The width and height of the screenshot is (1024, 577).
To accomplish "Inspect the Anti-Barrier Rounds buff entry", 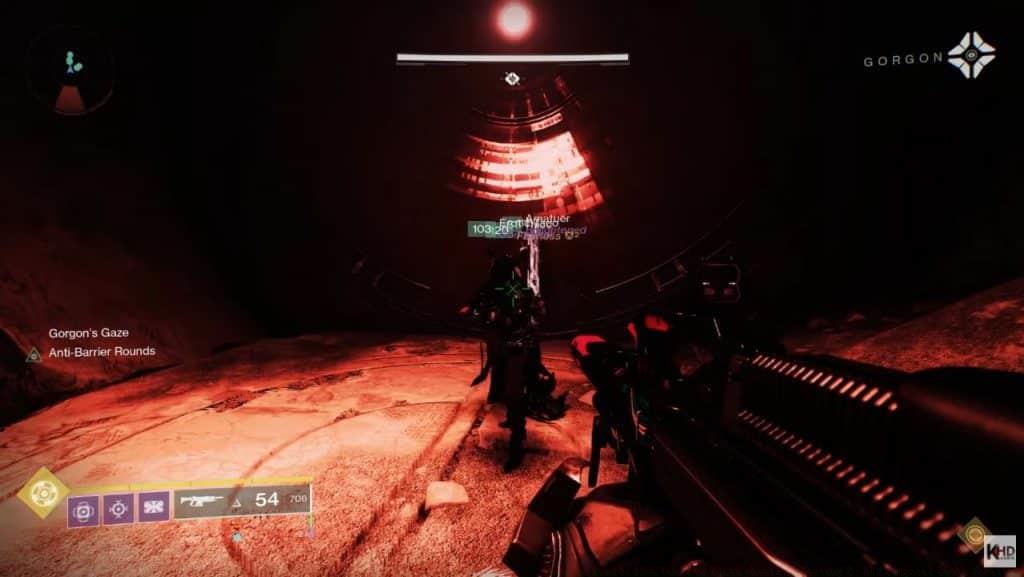I will click(102, 352).
